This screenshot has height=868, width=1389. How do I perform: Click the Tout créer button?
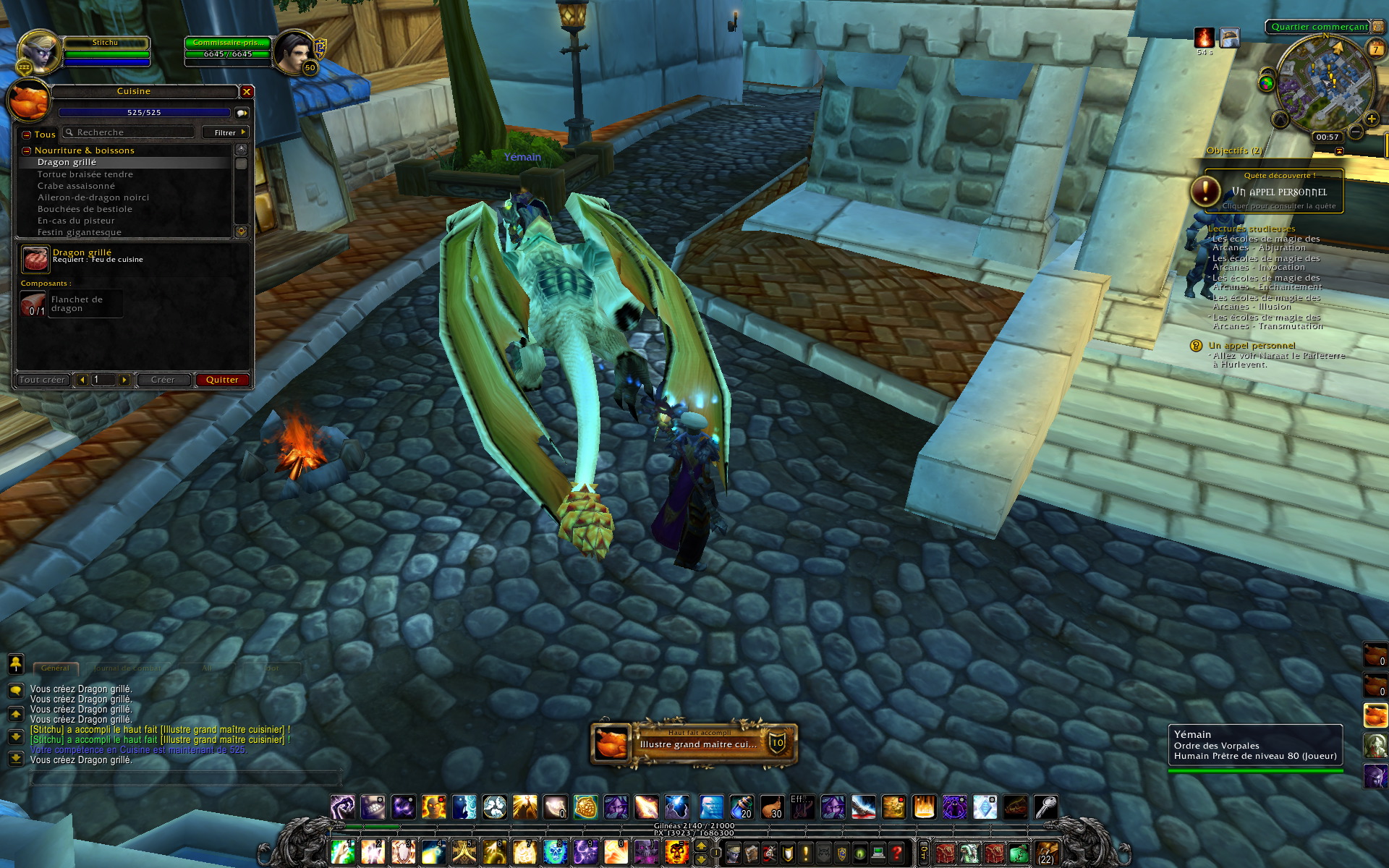click(x=43, y=380)
